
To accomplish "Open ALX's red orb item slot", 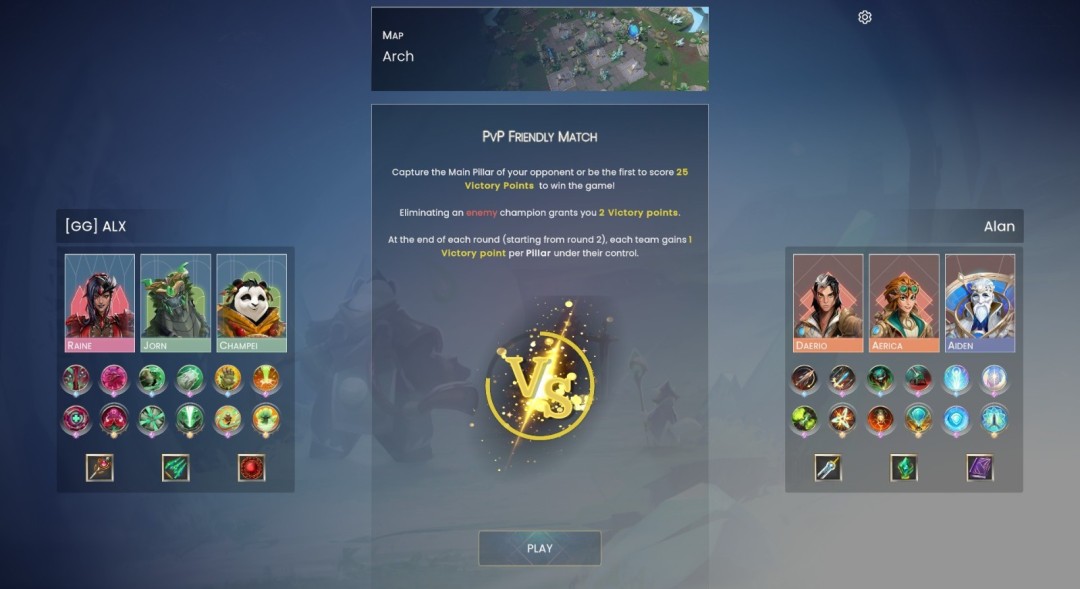I will [252, 468].
